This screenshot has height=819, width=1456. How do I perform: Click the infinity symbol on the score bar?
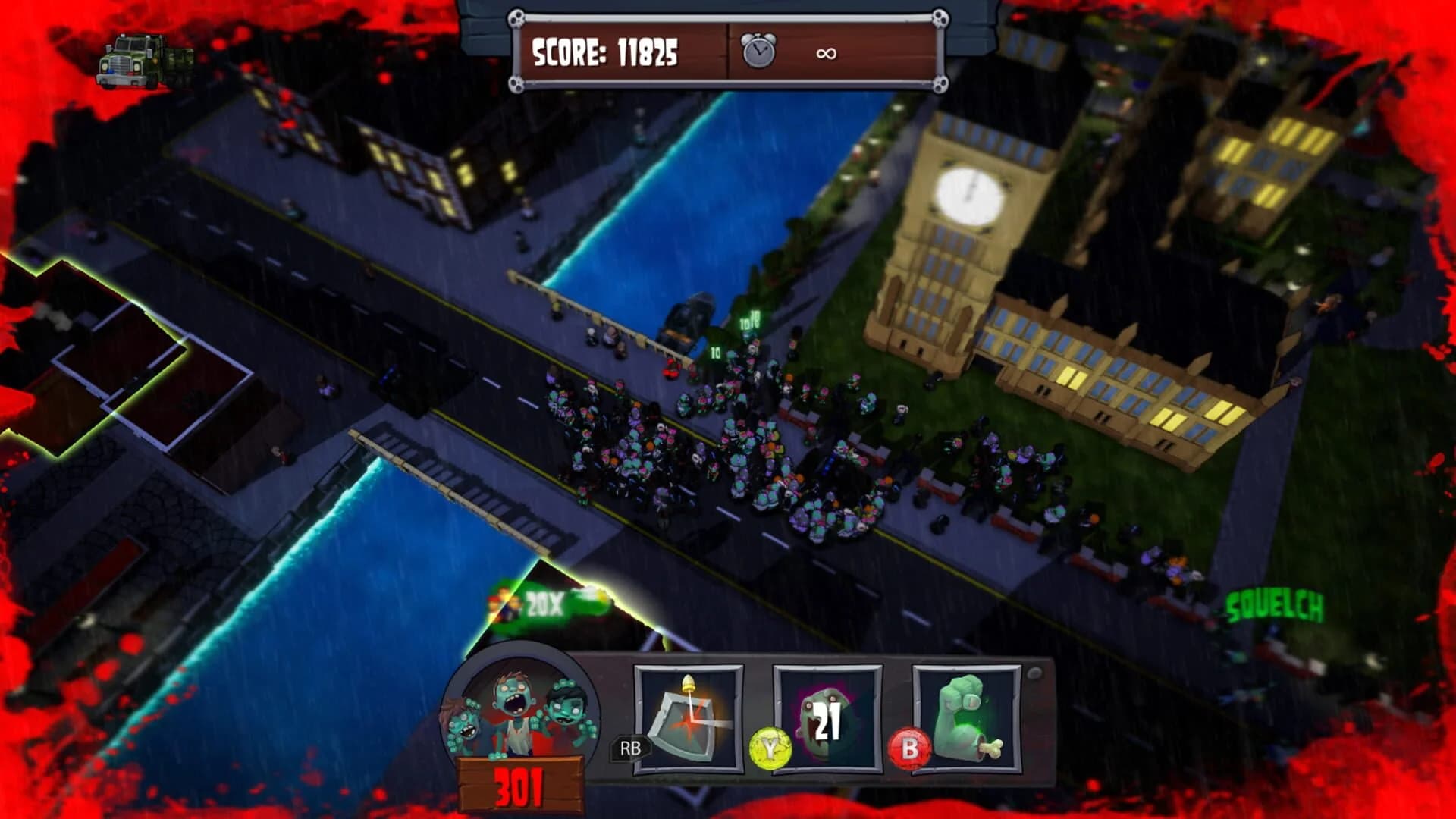pyautogui.click(x=827, y=55)
